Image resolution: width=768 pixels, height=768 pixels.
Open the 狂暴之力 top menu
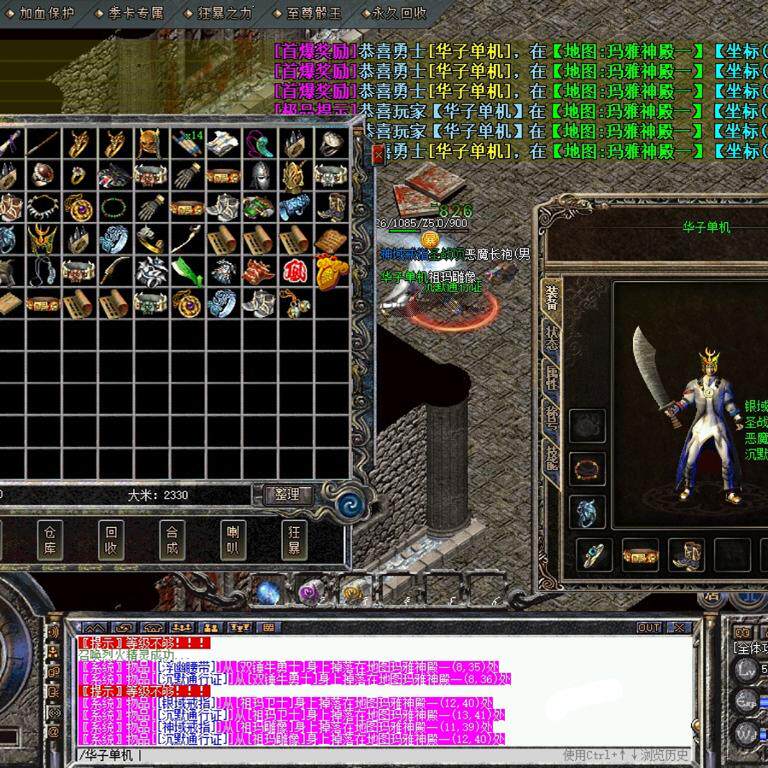[x=225, y=13]
